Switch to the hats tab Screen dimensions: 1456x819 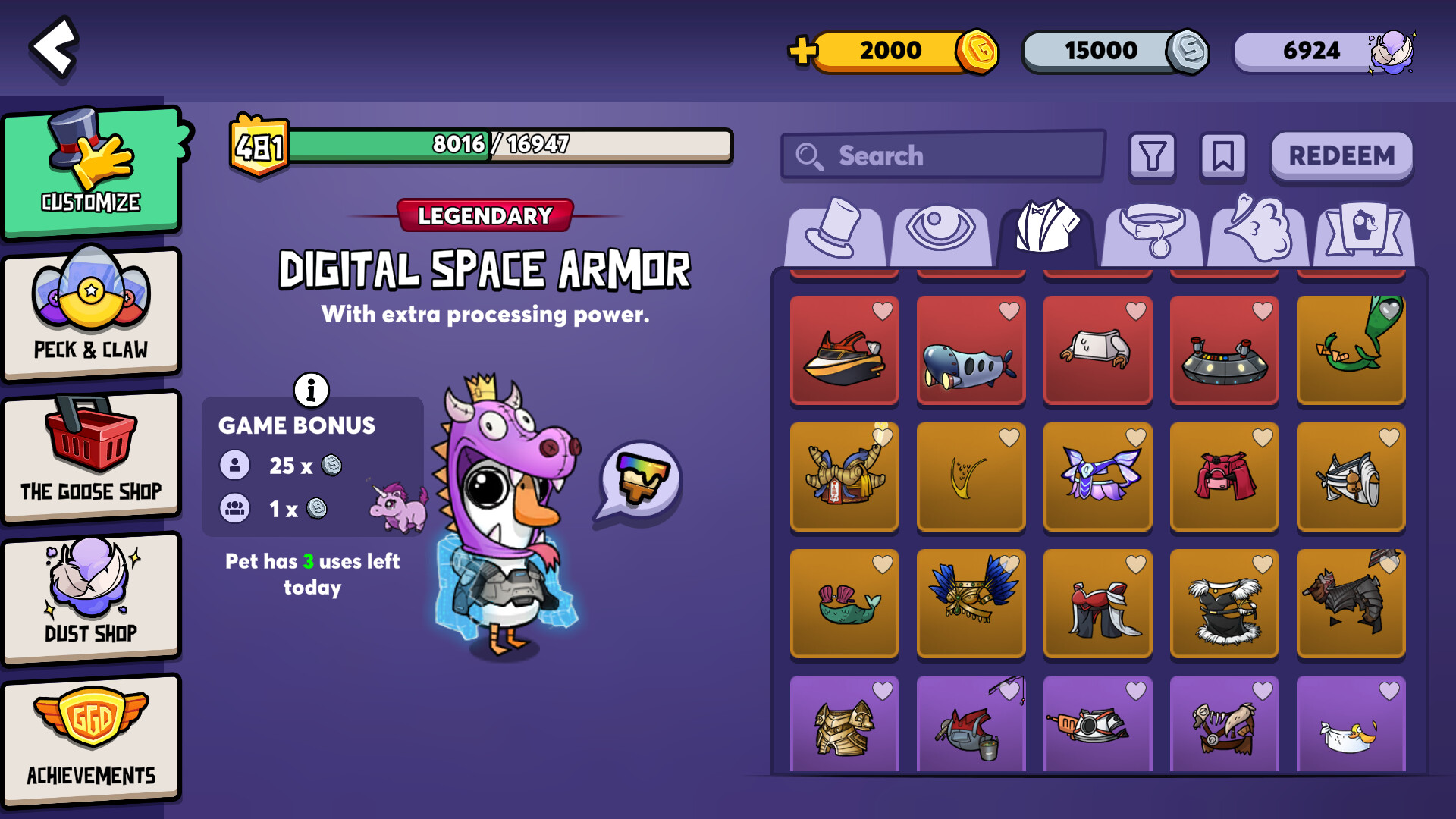pos(834,231)
